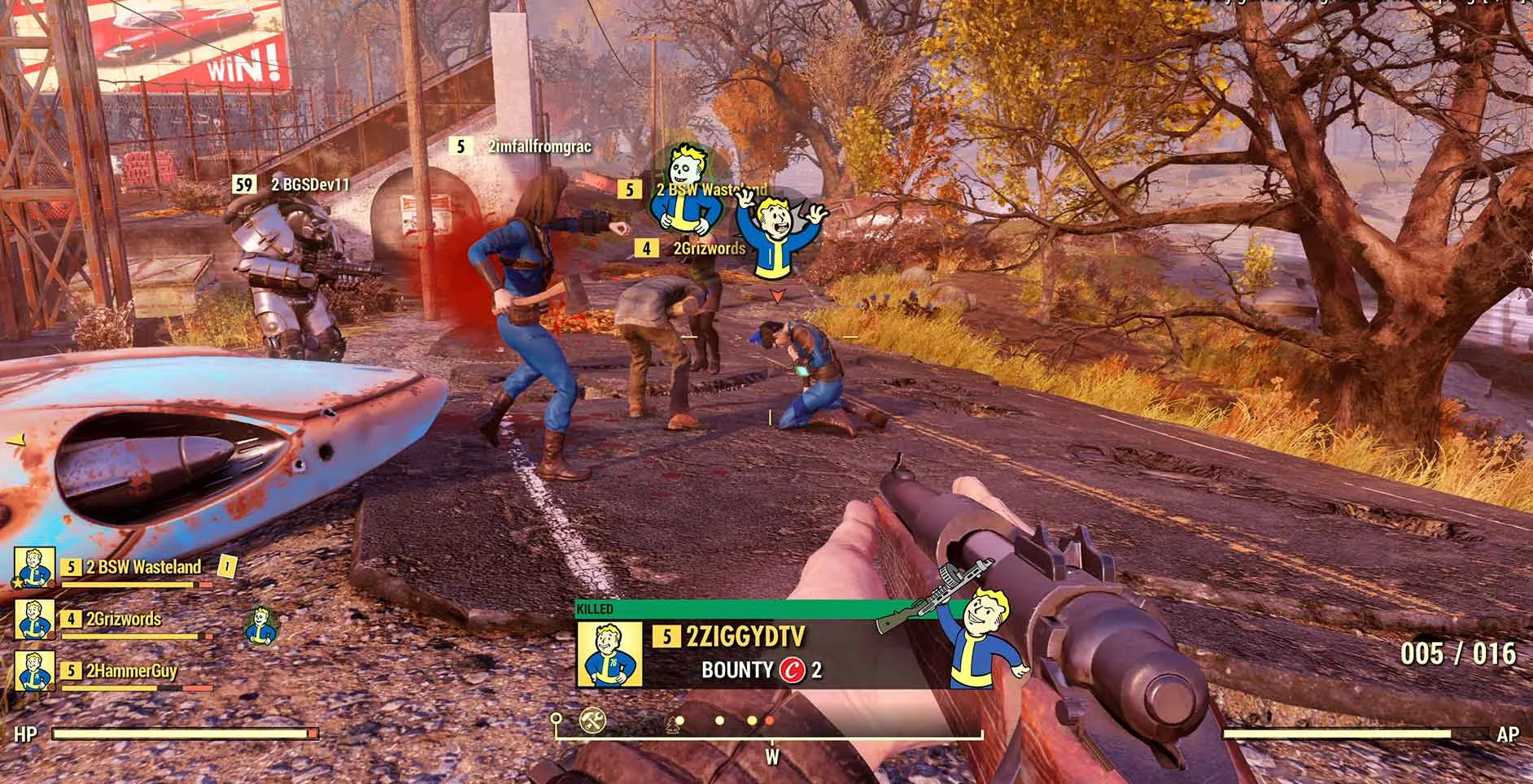Click 2HammerGuy's Vault Boy portrait
This screenshot has height=784, width=1533.
click(33, 671)
